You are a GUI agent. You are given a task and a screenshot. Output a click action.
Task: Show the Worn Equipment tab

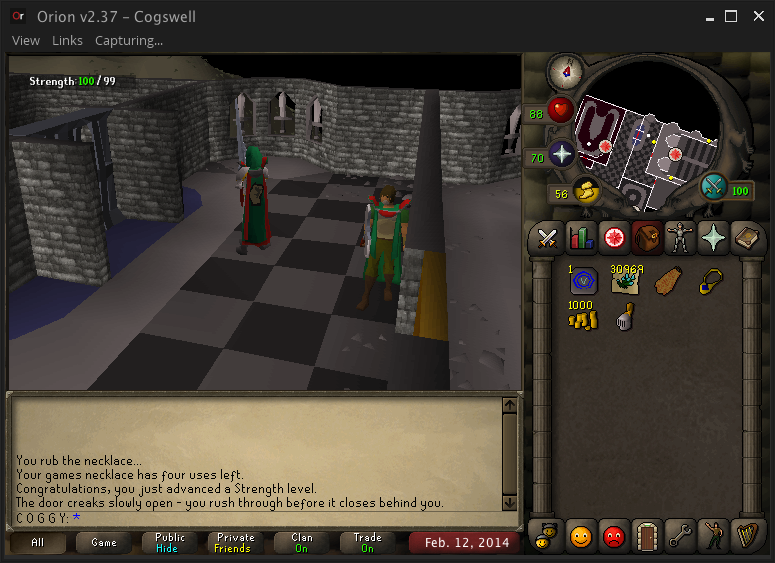point(680,238)
